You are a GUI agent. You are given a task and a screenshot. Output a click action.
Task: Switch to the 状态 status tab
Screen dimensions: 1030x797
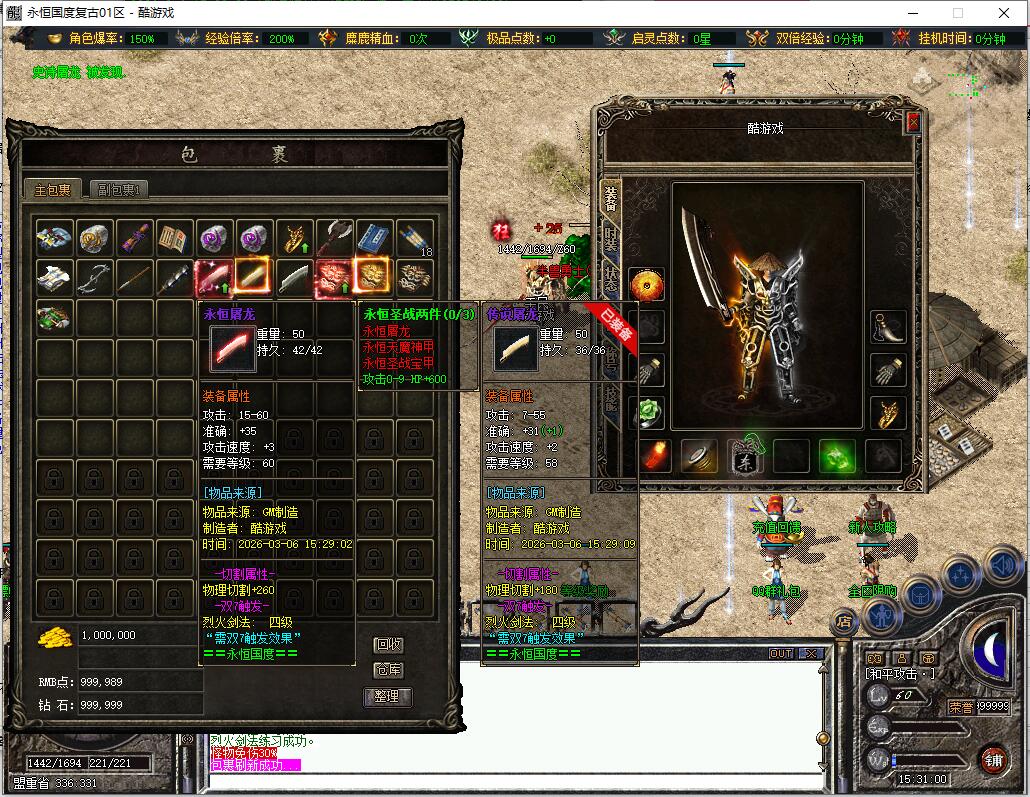click(x=611, y=280)
